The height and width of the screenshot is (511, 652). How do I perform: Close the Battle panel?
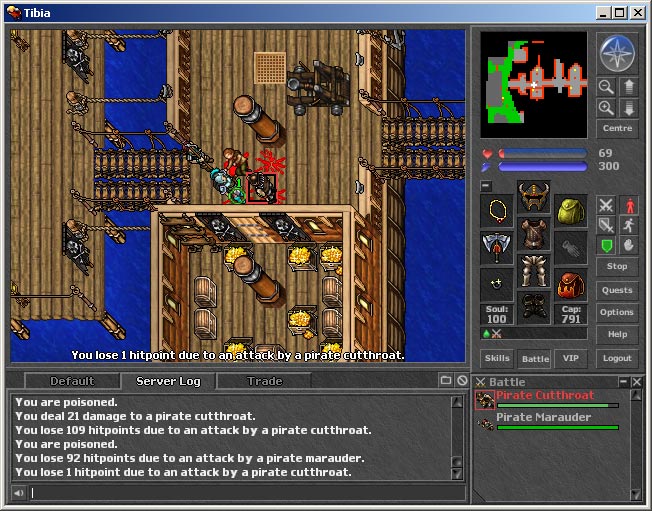click(x=638, y=382)
